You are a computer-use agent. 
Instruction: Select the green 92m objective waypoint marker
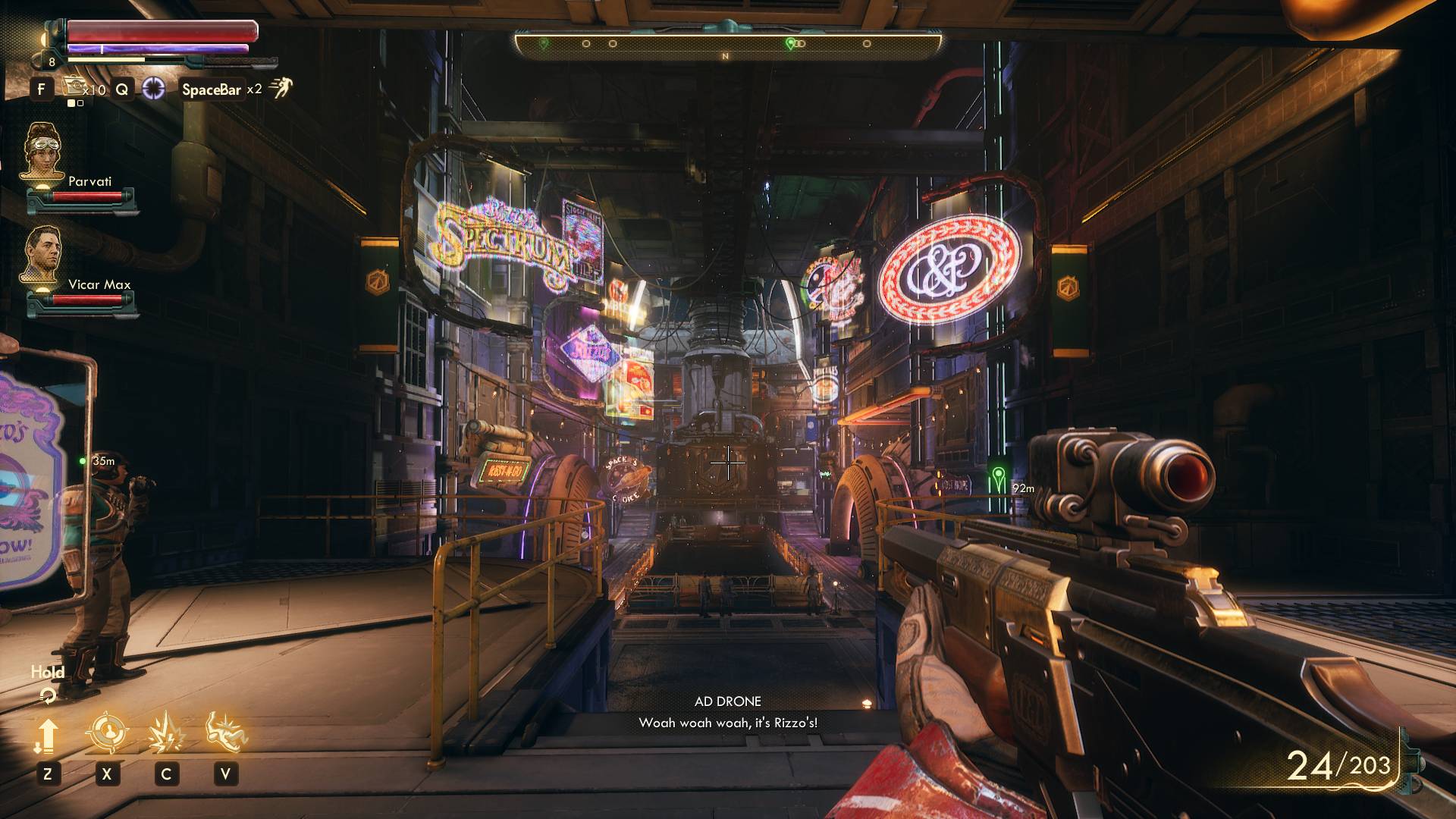[x=999, y=477]
